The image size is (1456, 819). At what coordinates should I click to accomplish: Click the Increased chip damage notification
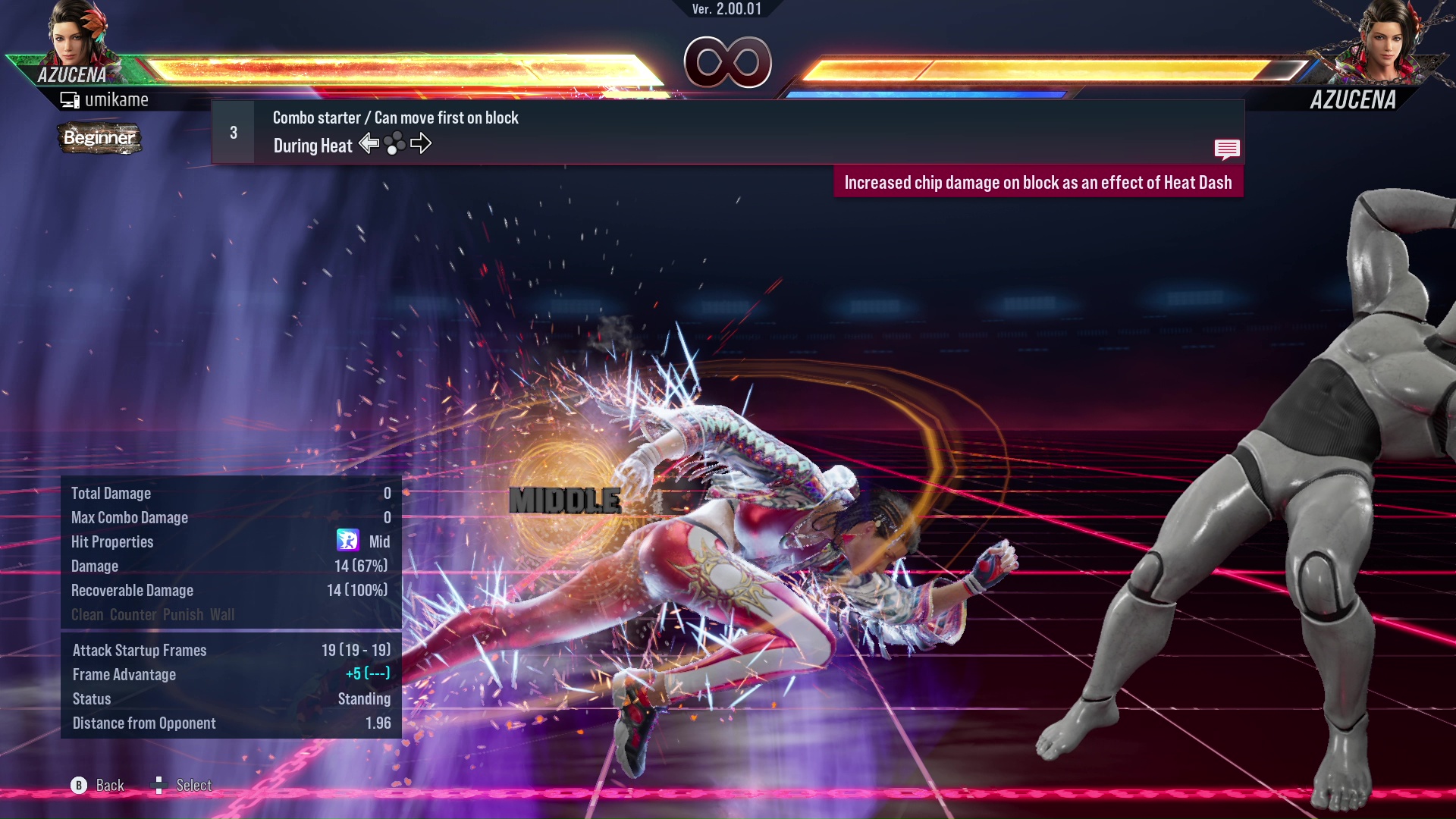(x=1039, y=182)
